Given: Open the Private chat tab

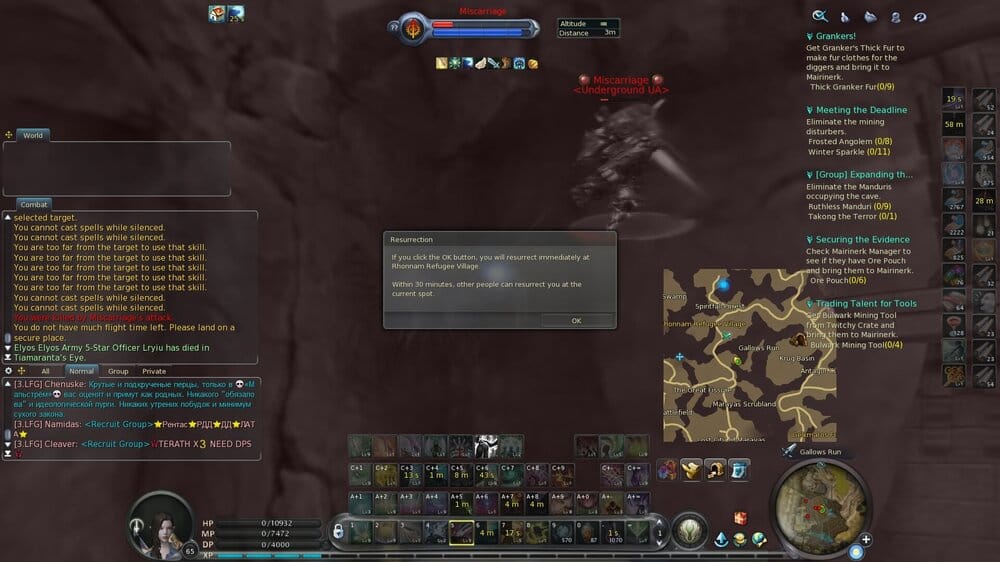Looking at the screenshot, I should pos(154,371).
